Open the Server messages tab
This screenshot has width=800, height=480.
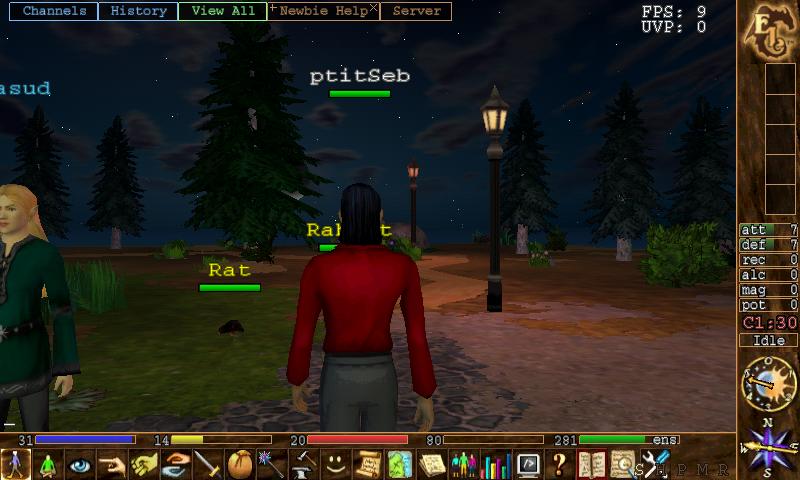[x=416, y=12]
